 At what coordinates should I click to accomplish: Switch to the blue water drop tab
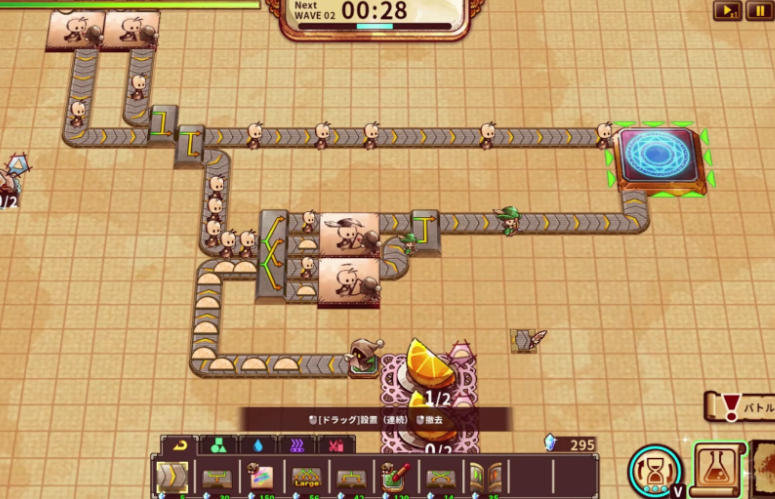[x=259, y=445]
